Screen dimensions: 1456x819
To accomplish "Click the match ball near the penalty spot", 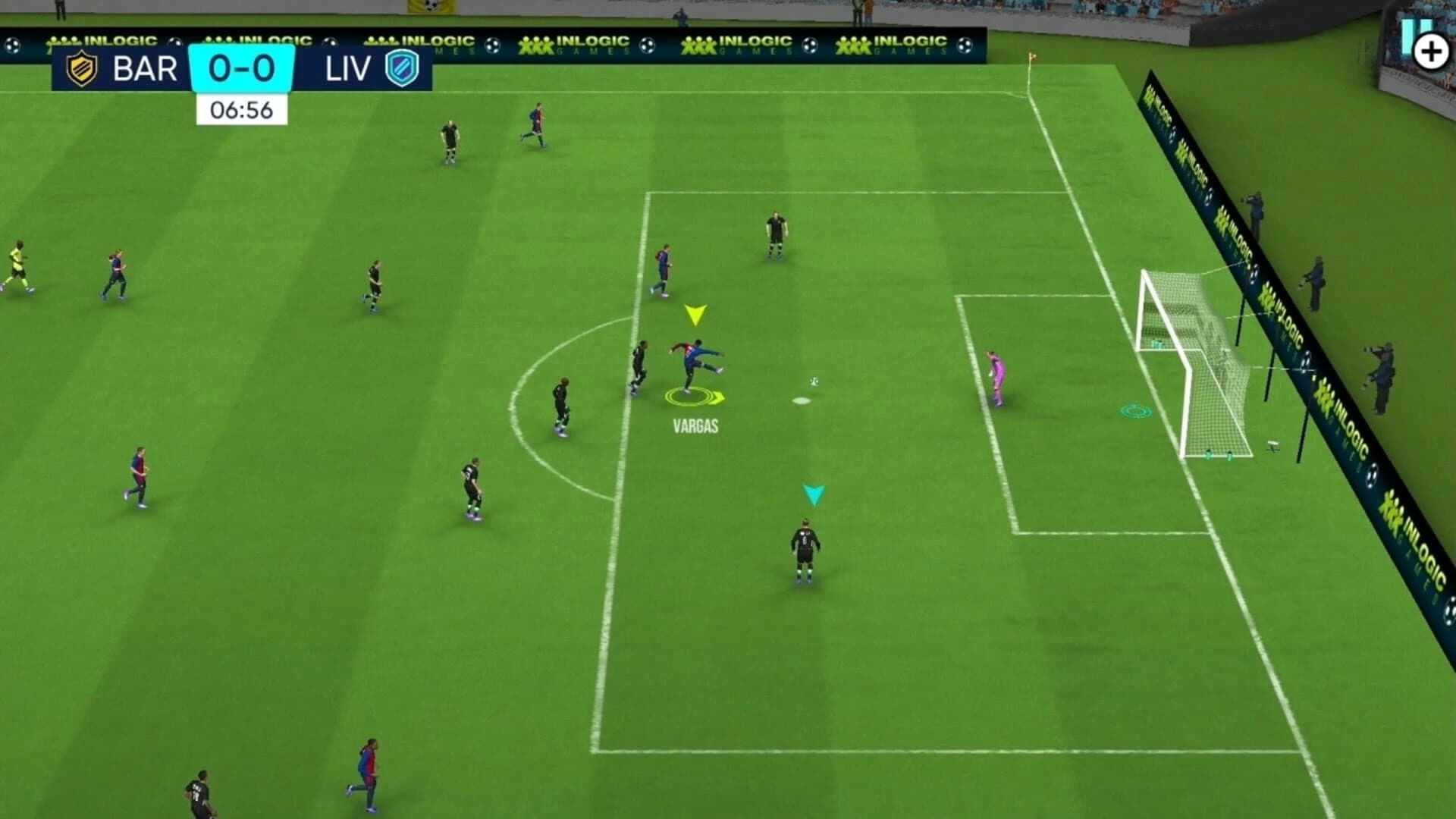I will pos(814,383).
